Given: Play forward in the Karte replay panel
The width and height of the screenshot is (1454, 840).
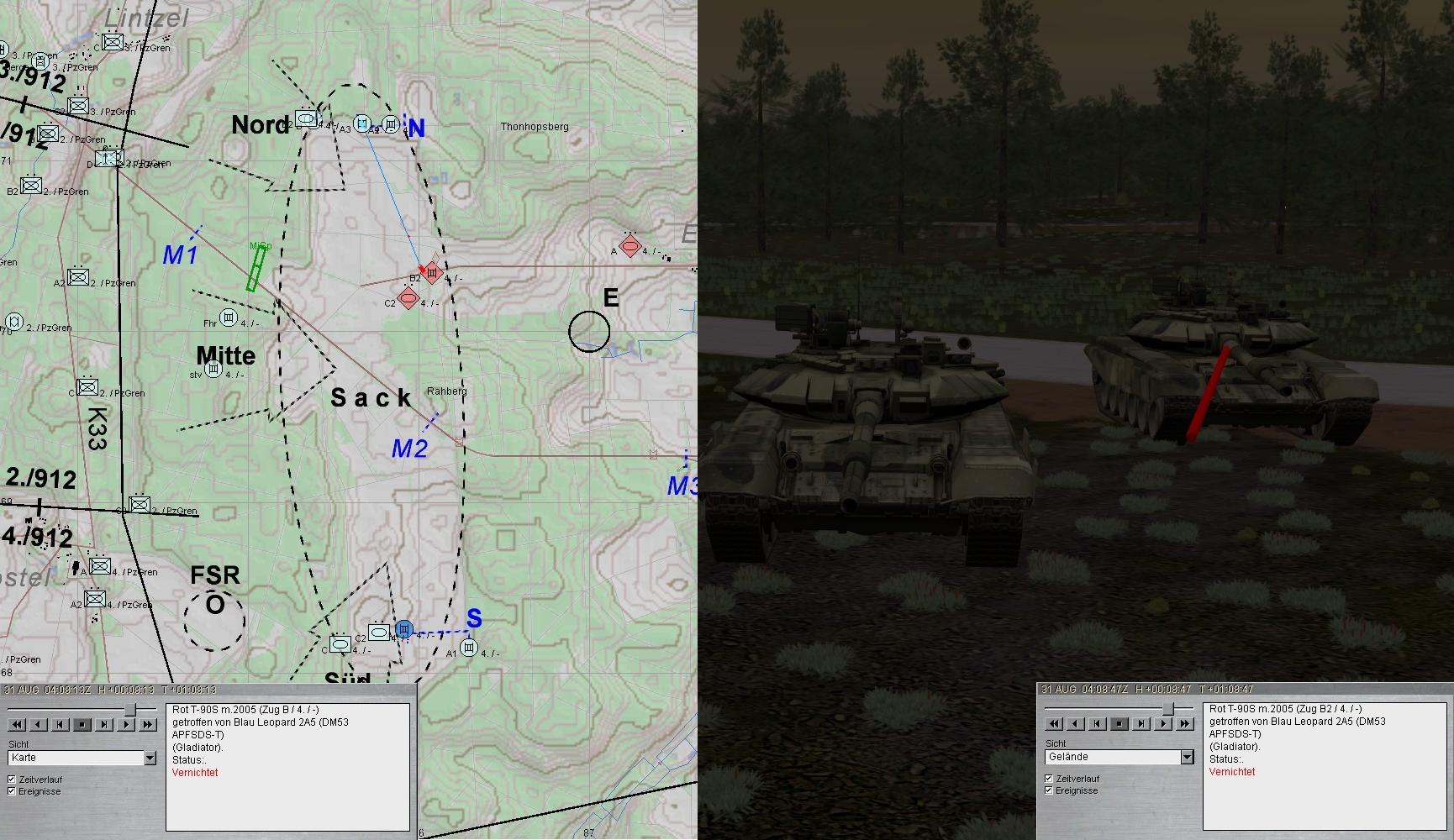Looking at the screenshot, I should (x=125, y=724).
